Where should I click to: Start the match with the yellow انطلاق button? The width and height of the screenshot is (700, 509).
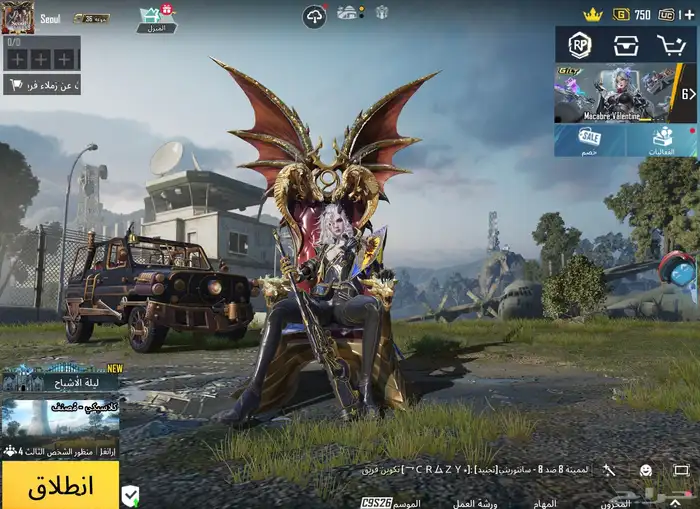tap(60, 486)
